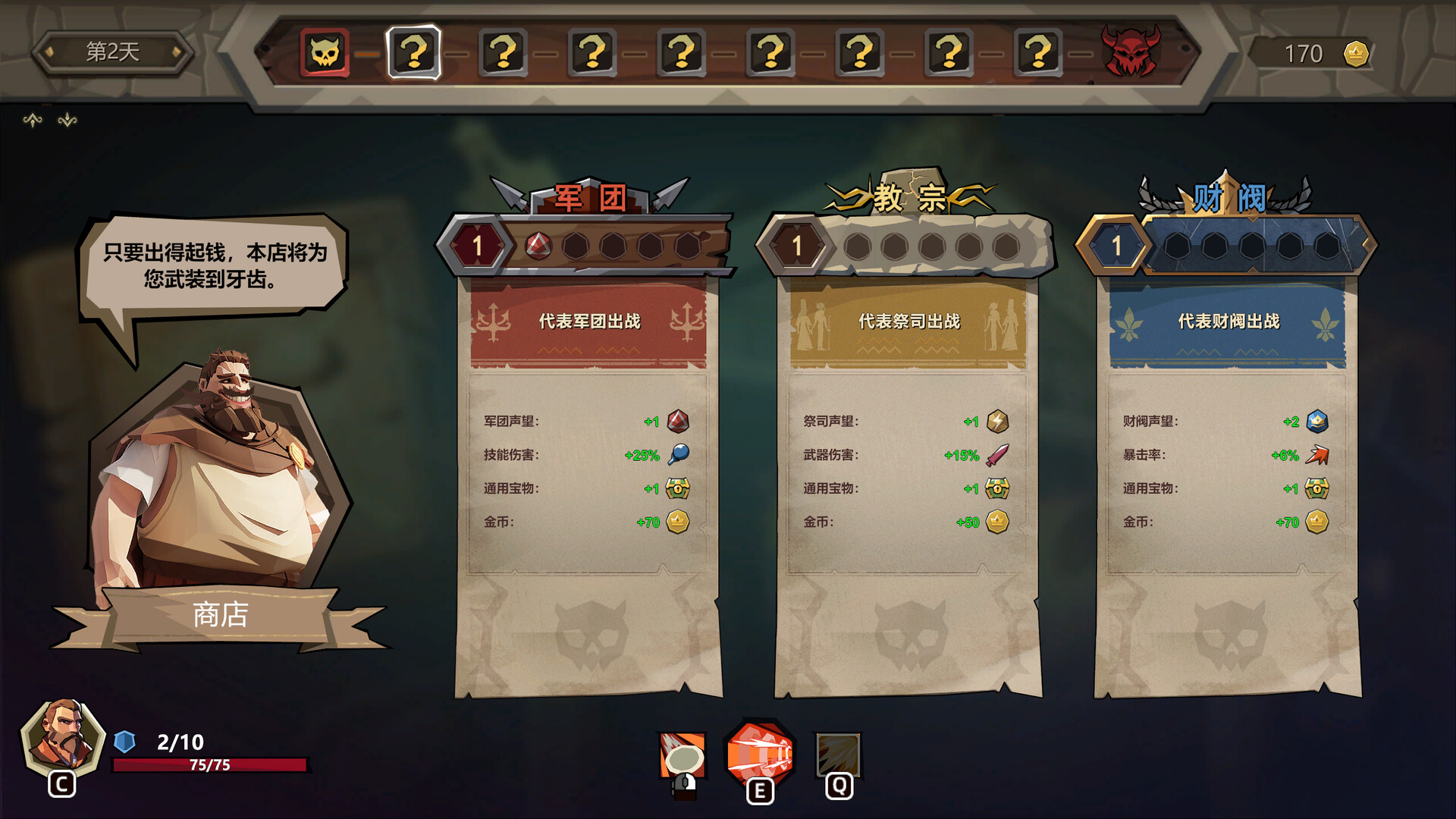Choose 代表军团出战 to fight for the Legion
The image size is (1456, 819).
(x=590, y=321)
